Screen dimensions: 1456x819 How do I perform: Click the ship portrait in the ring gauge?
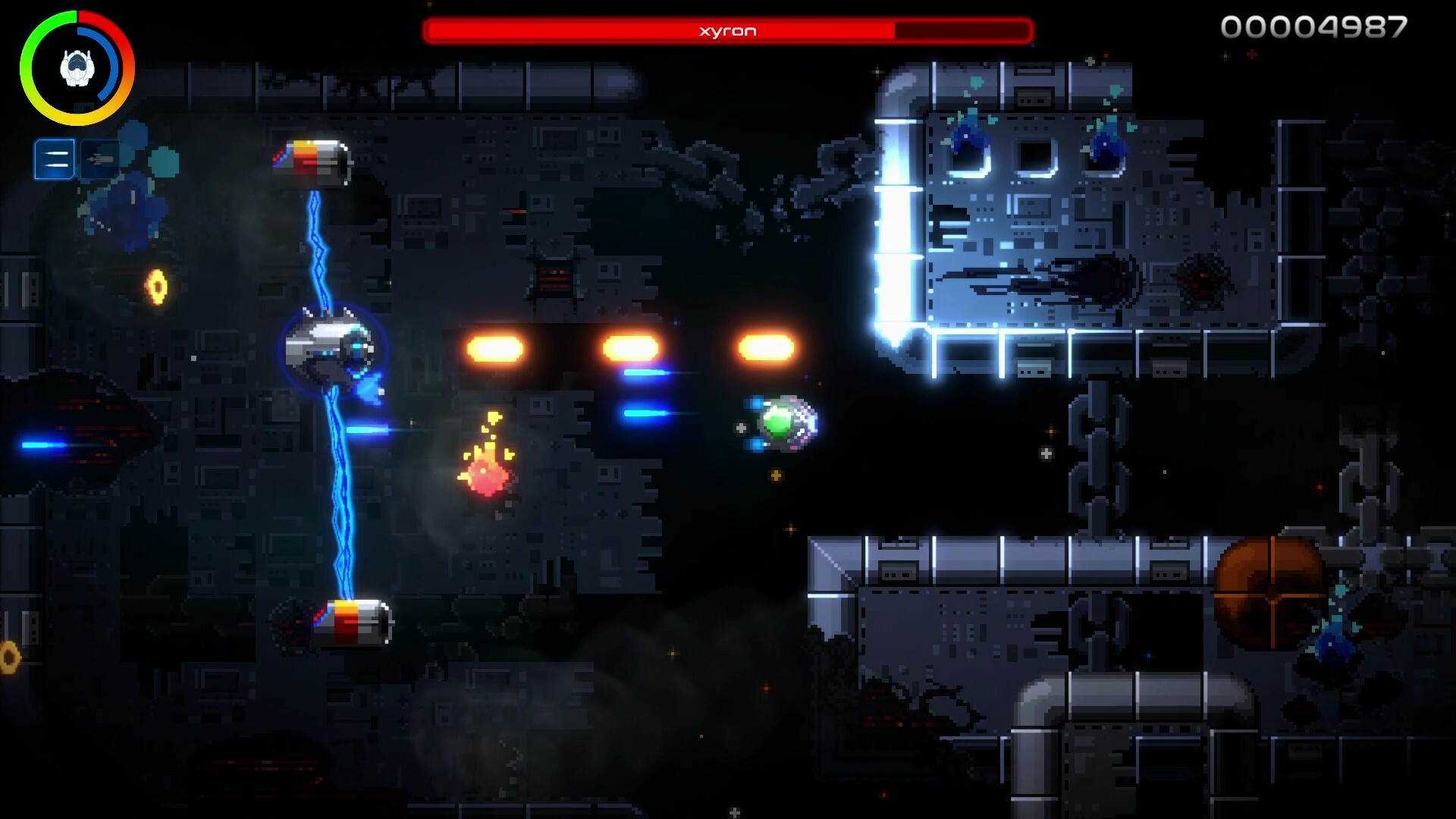[77, 68]
